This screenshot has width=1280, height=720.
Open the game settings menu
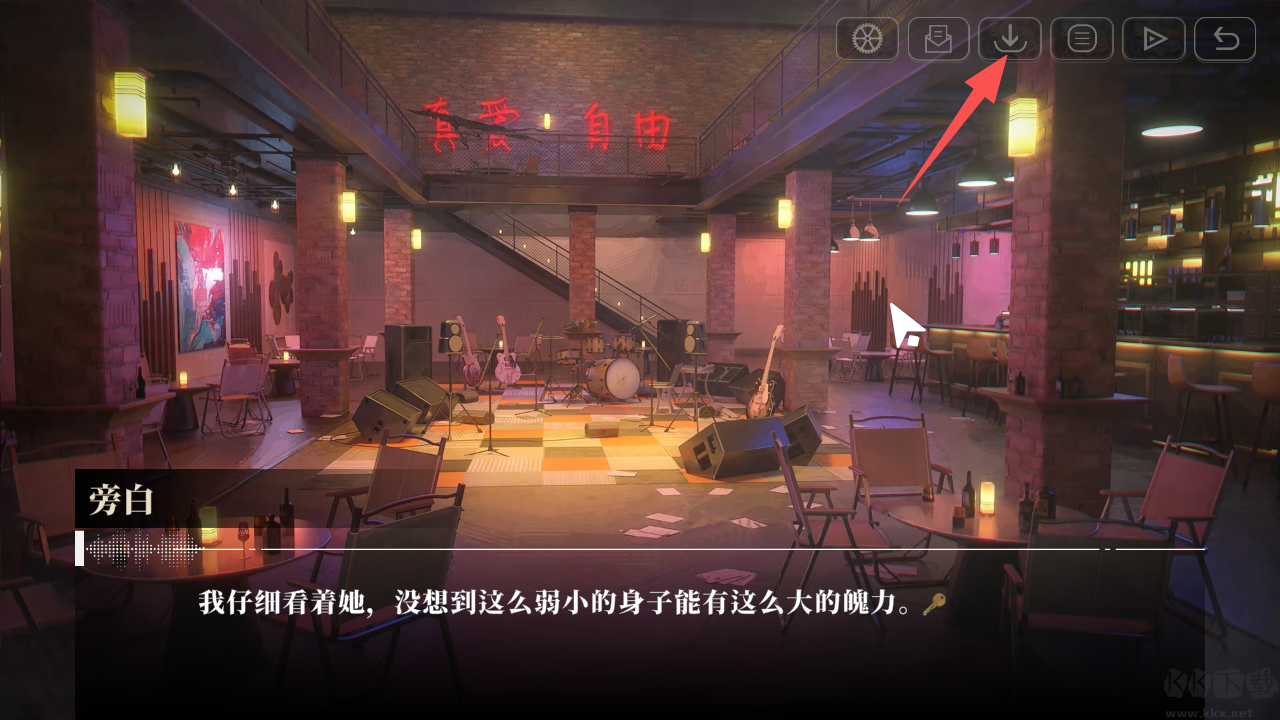click(868, 39)
